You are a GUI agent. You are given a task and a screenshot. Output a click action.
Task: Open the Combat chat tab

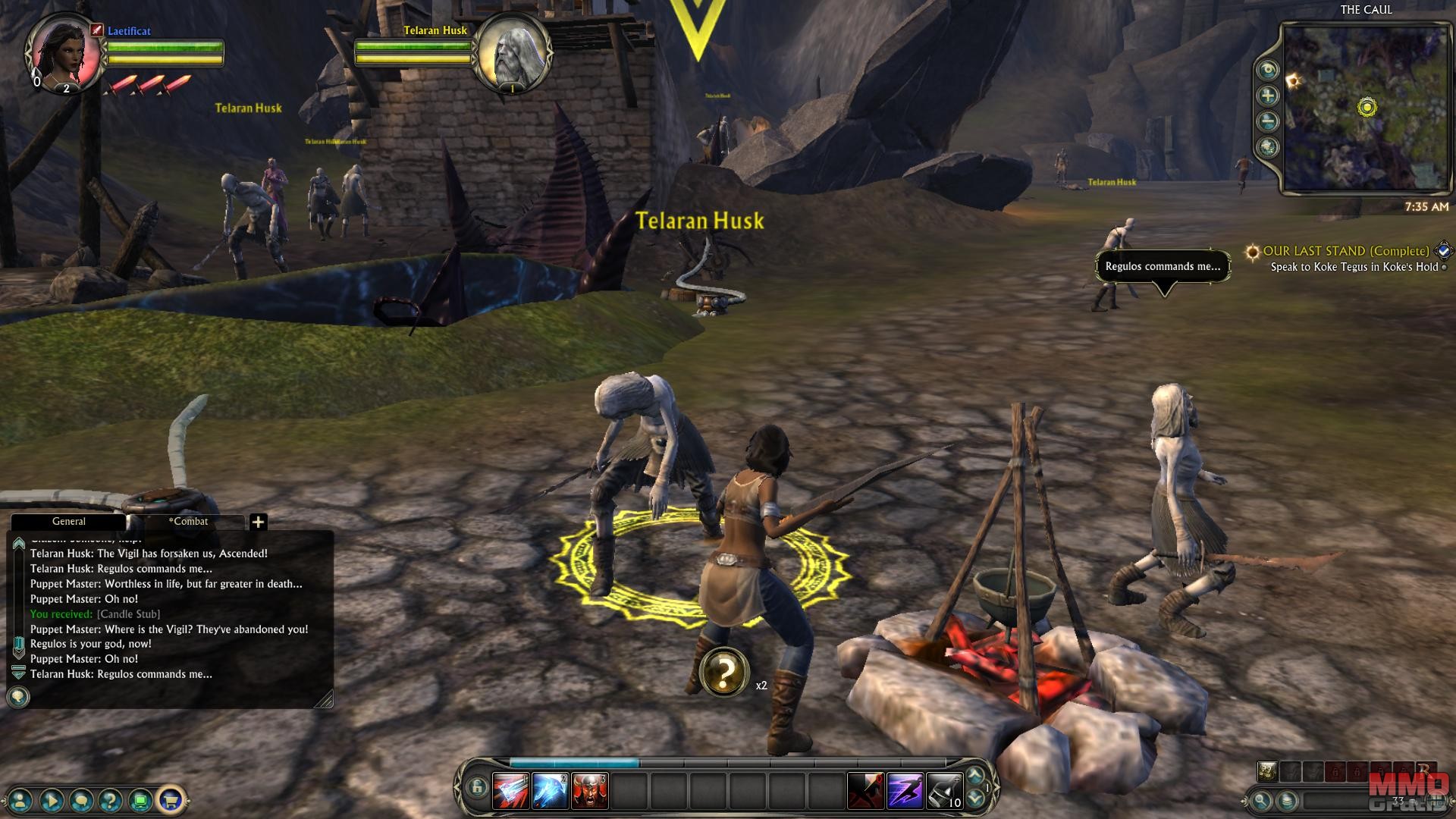[x=188, y=522]
